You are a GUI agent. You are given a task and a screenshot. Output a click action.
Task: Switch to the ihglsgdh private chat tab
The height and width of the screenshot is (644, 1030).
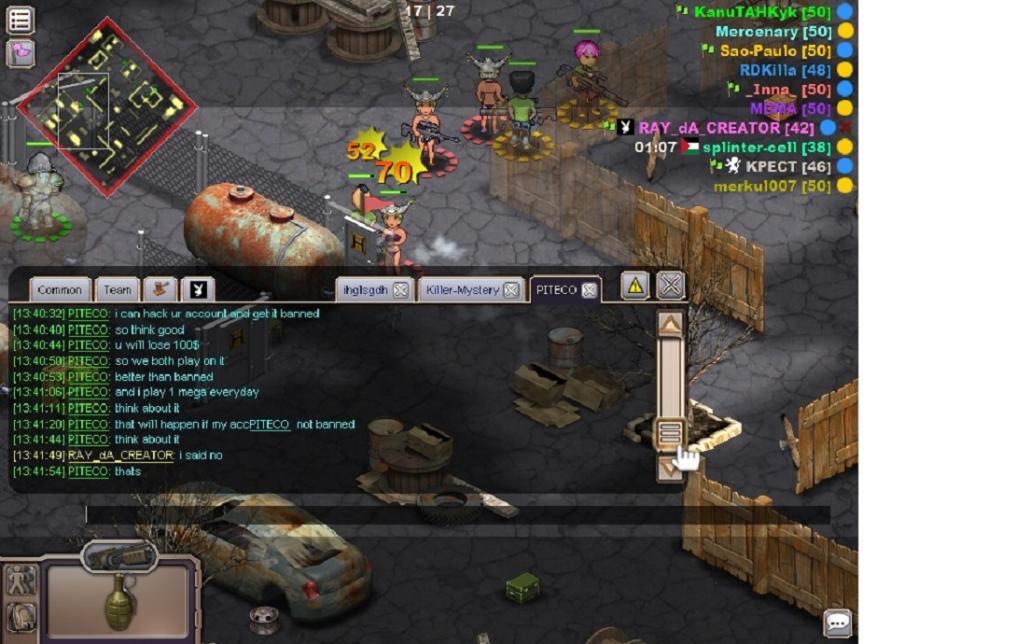click(364, 290)
